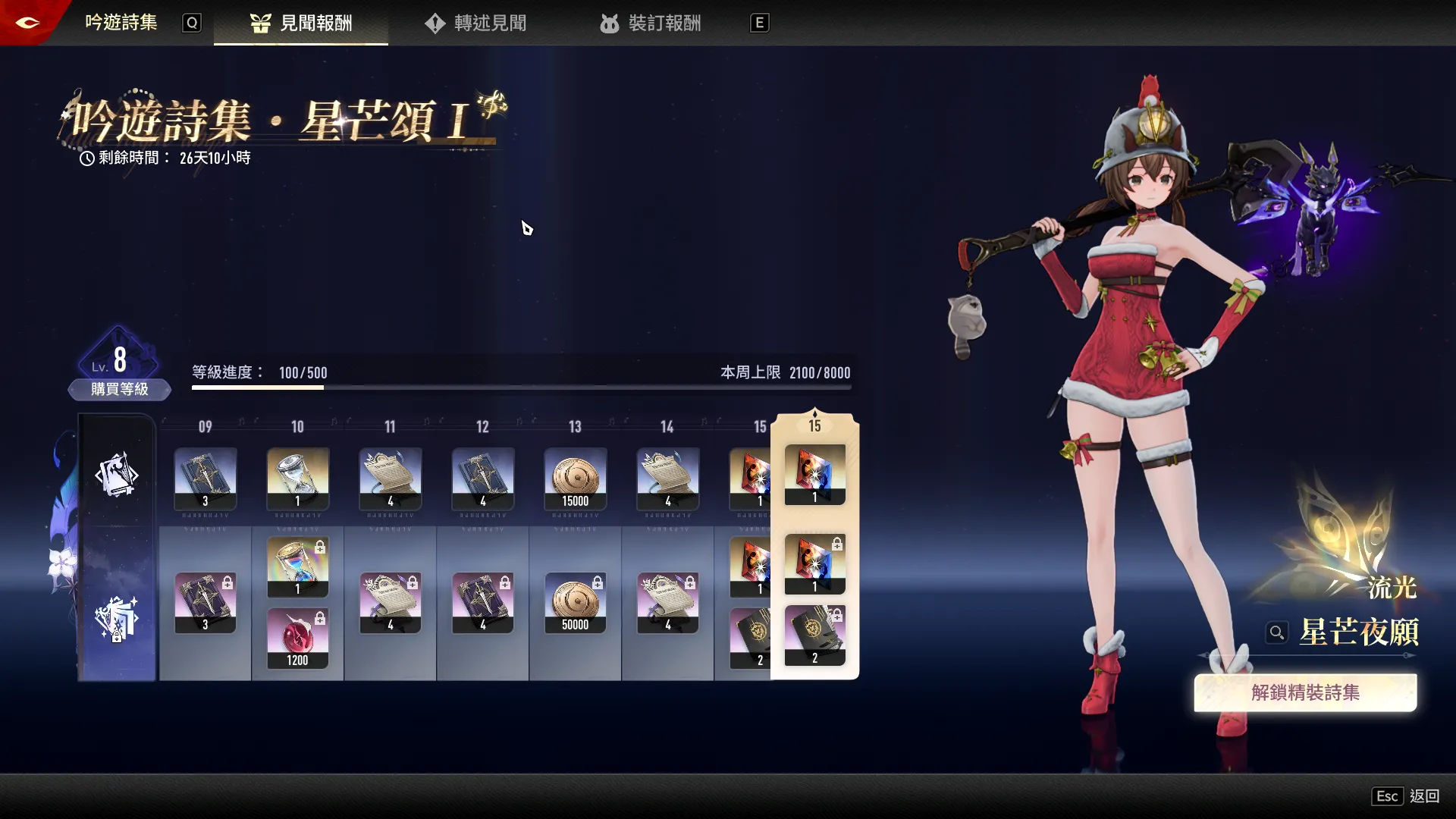This screenshot has width=1456, height=819.
Task: Click the 購買等級 button
Action: [119, 389]
